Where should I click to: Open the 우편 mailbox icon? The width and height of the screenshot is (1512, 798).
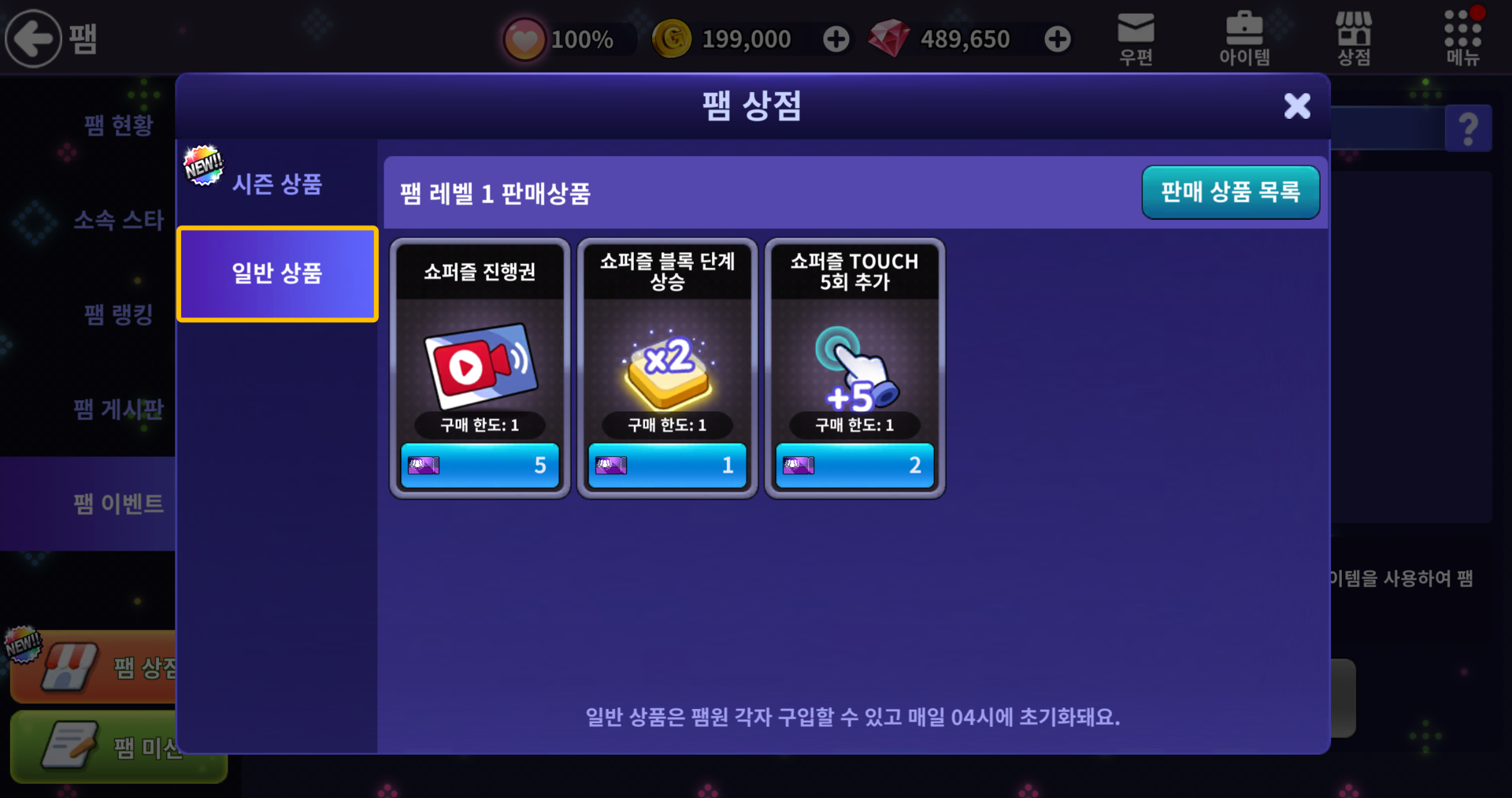[x=1134, y=37]
